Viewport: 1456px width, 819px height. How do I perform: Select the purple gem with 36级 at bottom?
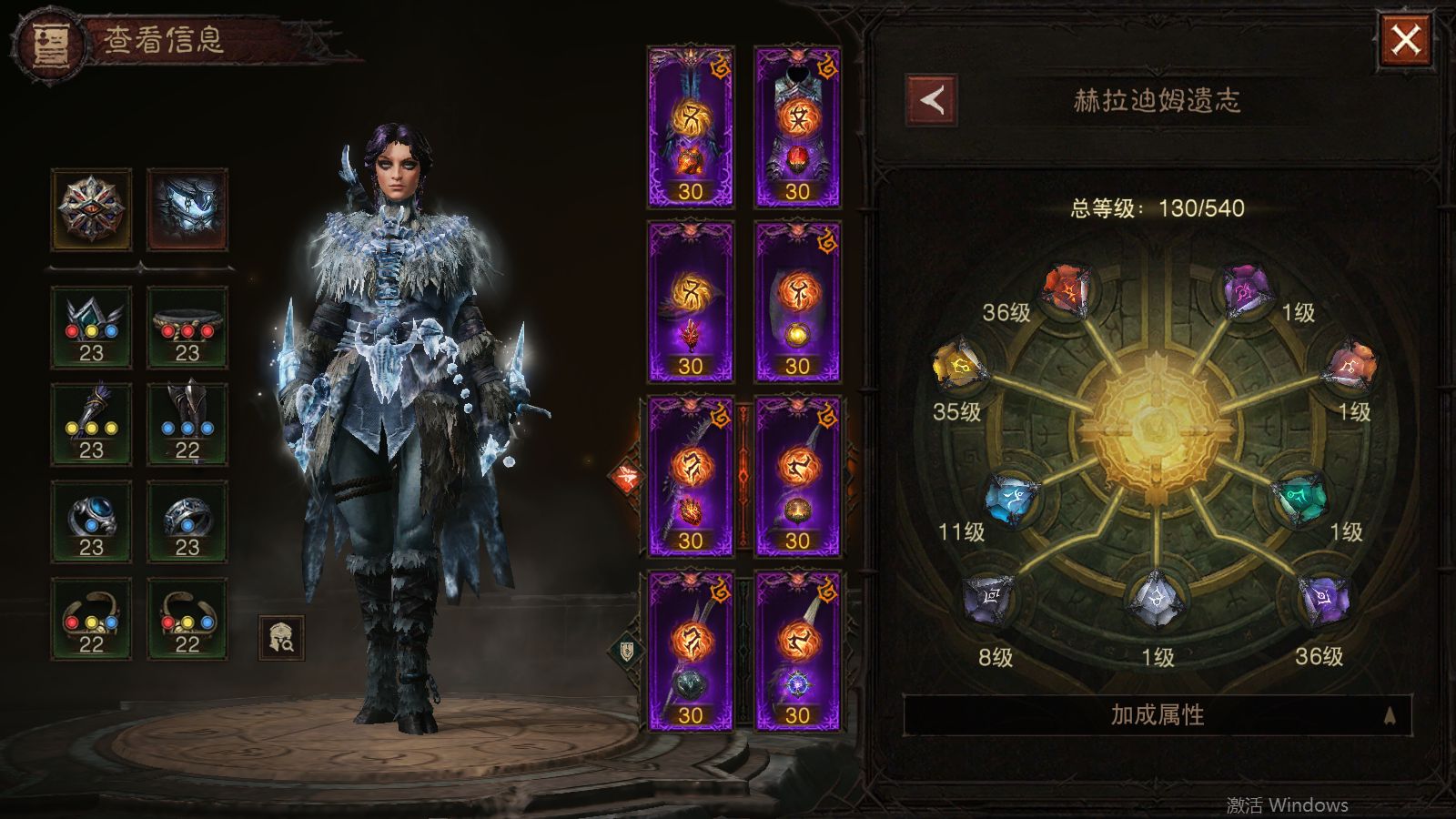[1322, 600]
